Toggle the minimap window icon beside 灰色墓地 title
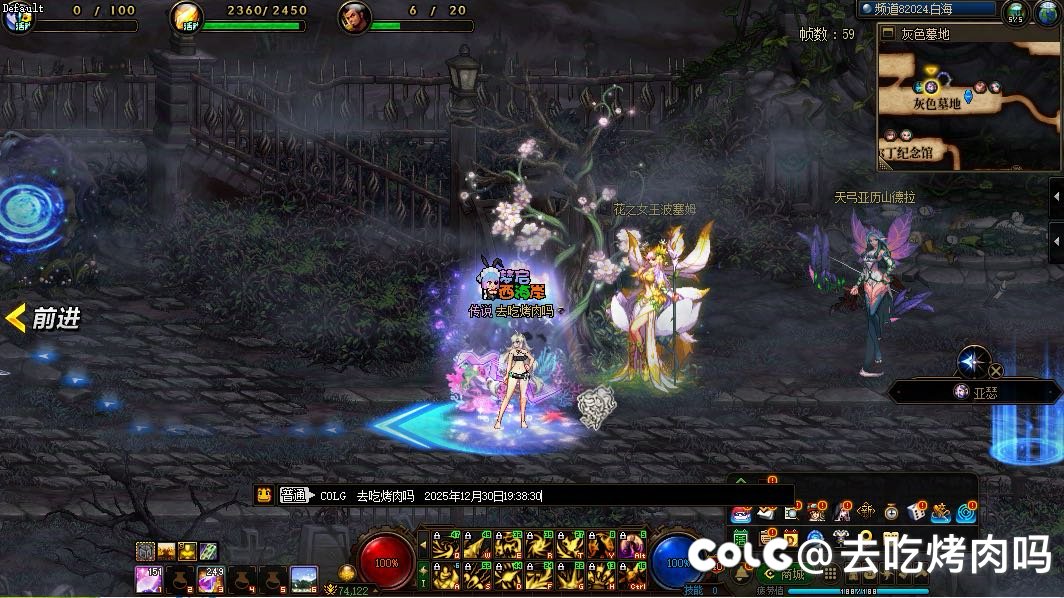1064x598 pixels. [888, 34]
